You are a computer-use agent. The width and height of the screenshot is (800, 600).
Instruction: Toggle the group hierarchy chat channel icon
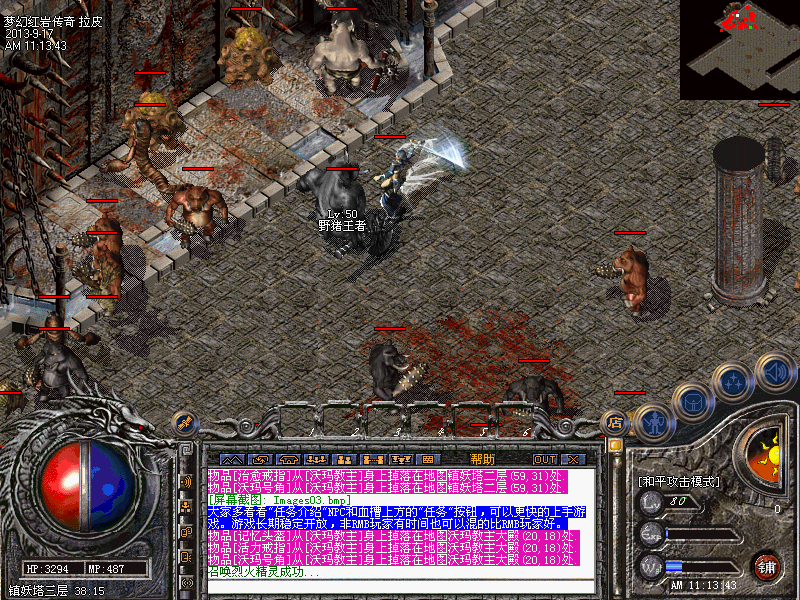(186, 507)
